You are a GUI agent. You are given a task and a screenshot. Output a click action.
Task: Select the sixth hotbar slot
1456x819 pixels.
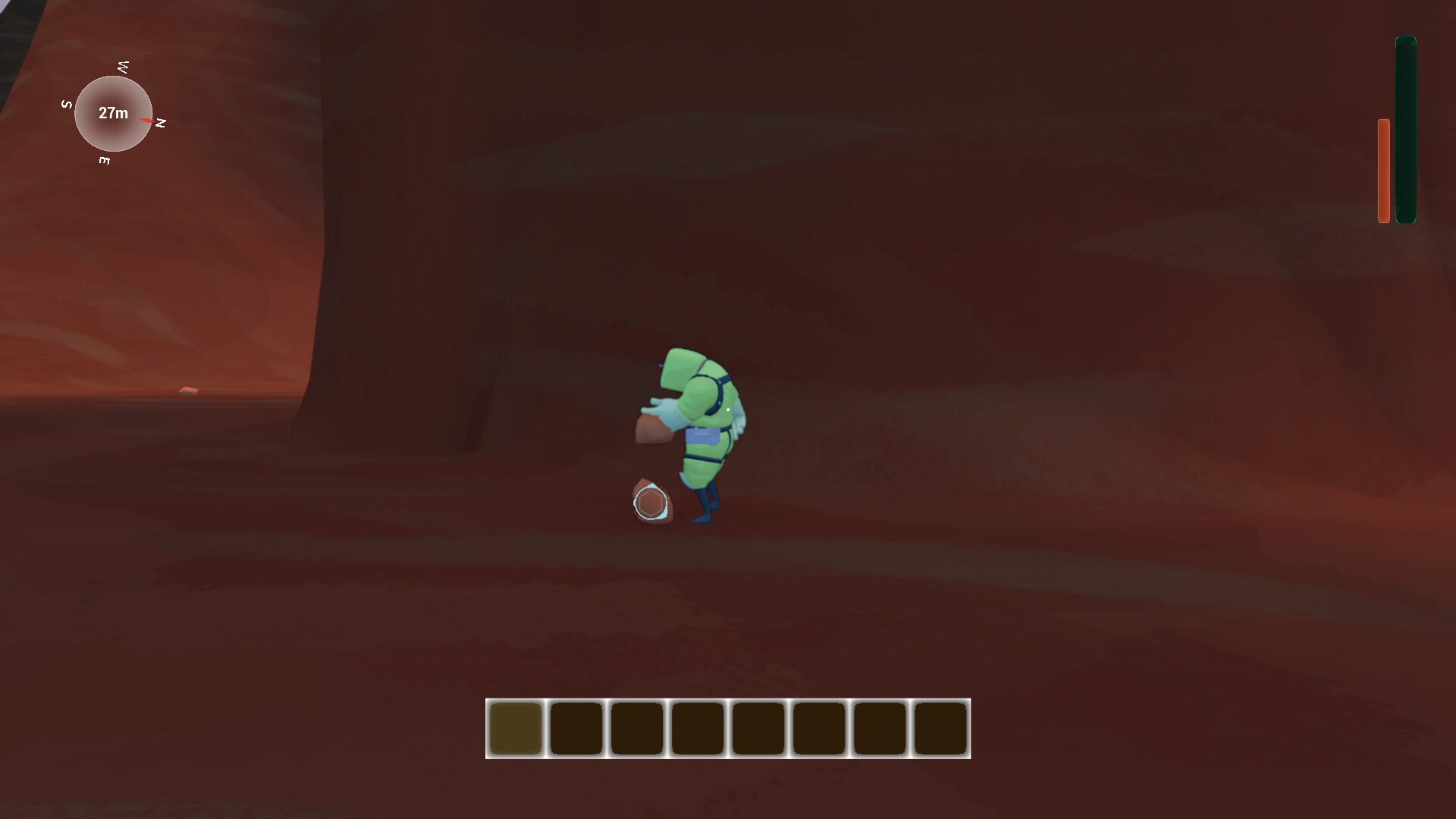pos(819,729)
